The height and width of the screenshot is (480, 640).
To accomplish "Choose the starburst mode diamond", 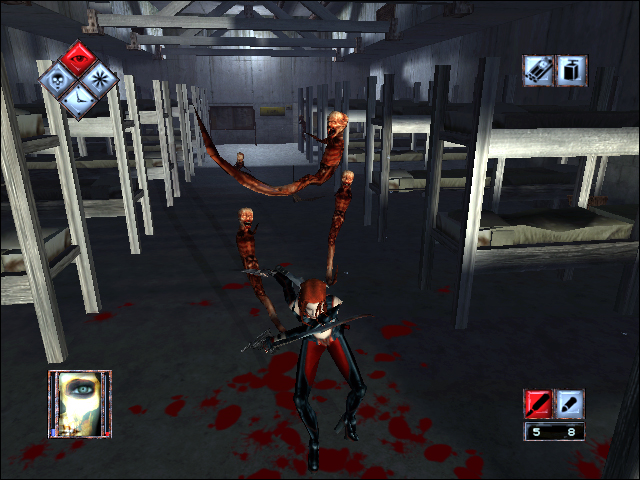I will coord(101,78).
